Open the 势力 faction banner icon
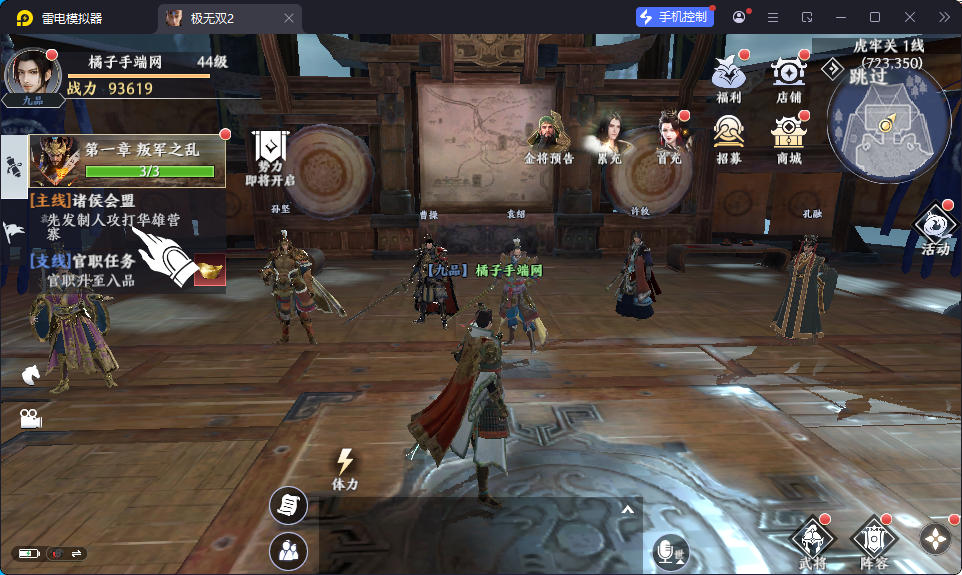The height and width of the screenshot is (575, 962). click(x=269, y=153)
